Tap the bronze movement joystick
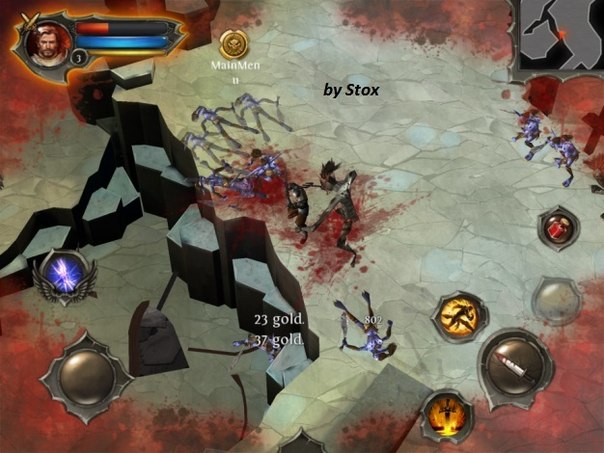Image resolution: width=604 pixels, height=453 pixels. (x=86, y=373)
